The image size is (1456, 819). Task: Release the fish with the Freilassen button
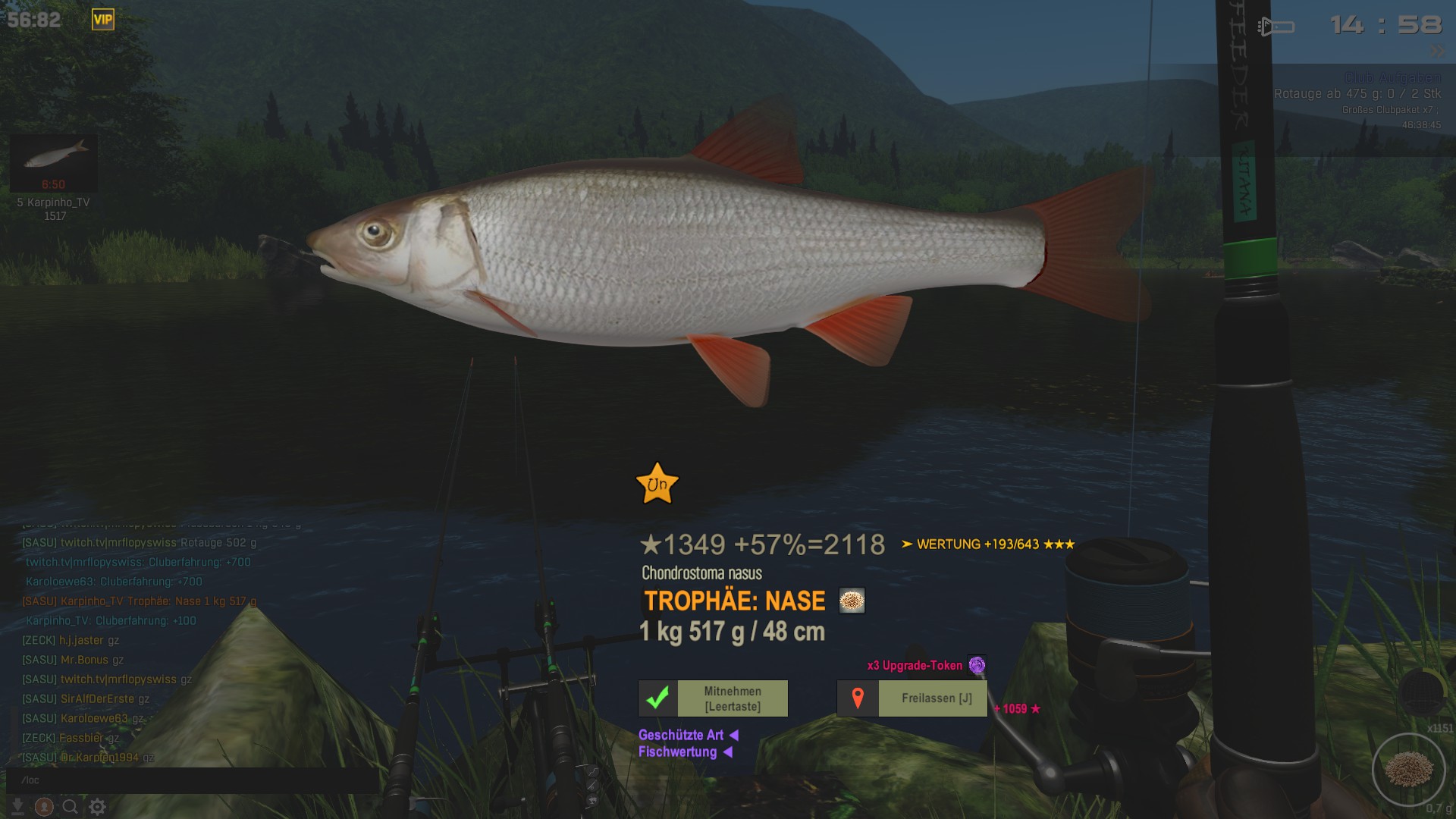pos(912,698)
